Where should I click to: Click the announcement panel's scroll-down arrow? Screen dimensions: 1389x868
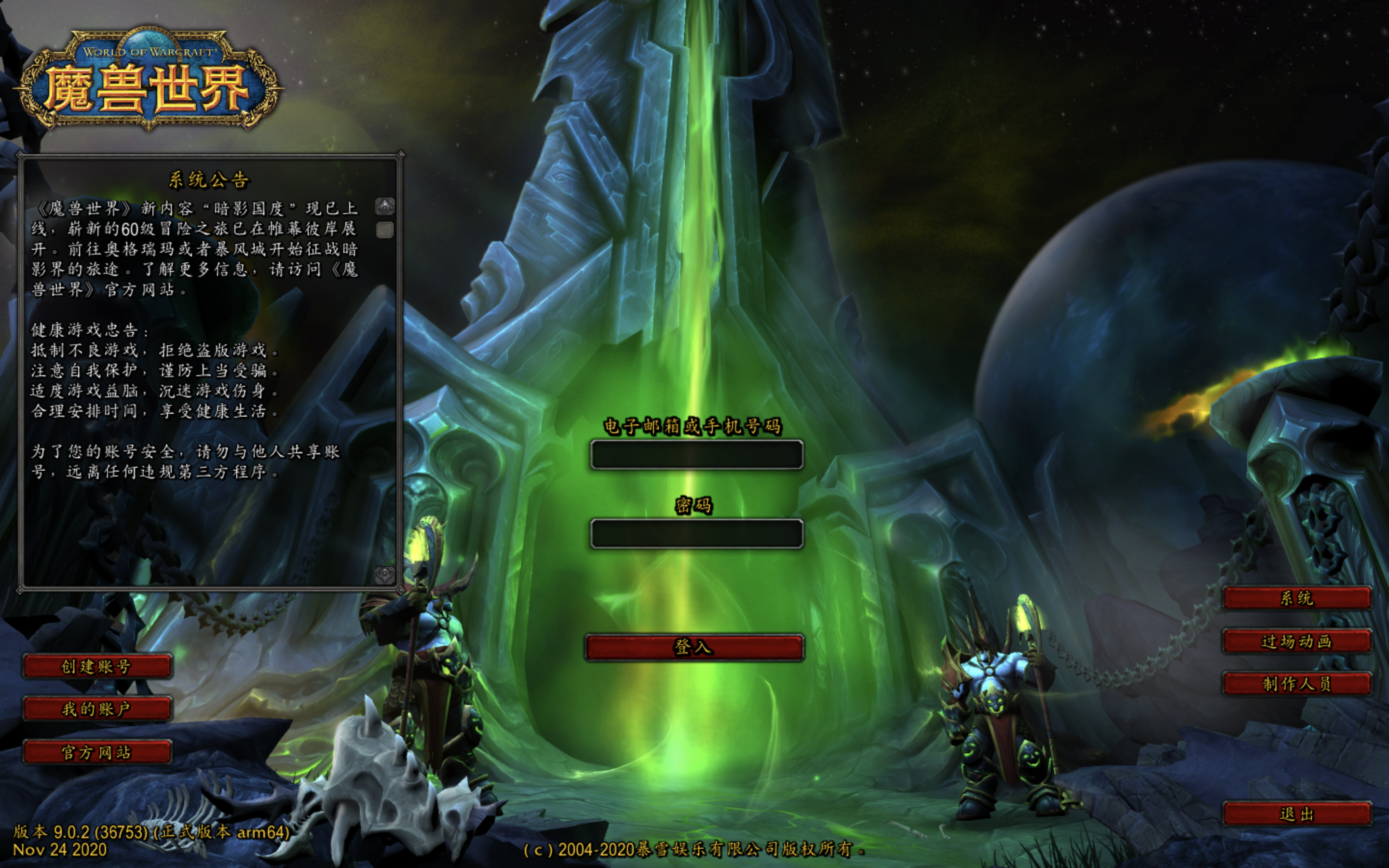click(384, 574)
